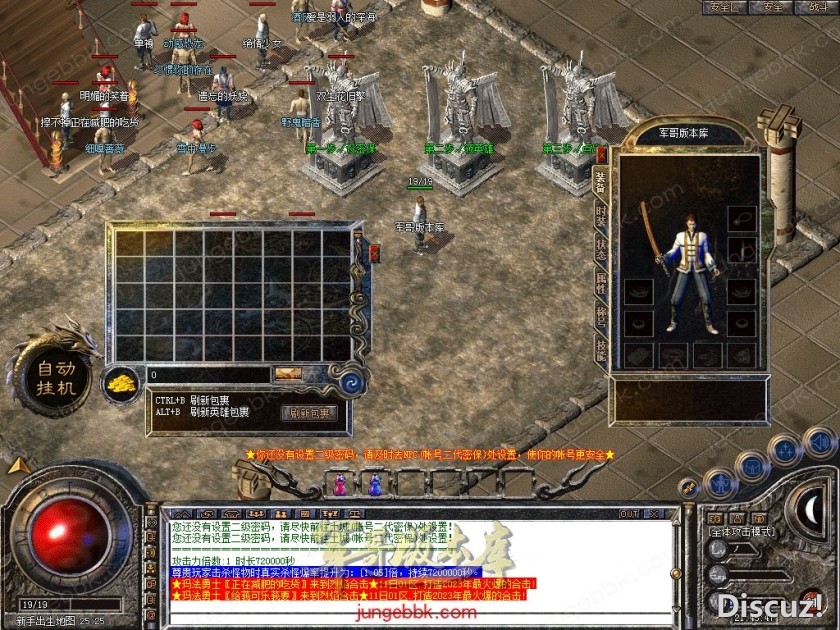Open the 状态 status tab
The image size is (840, 630).
point(601,248)
